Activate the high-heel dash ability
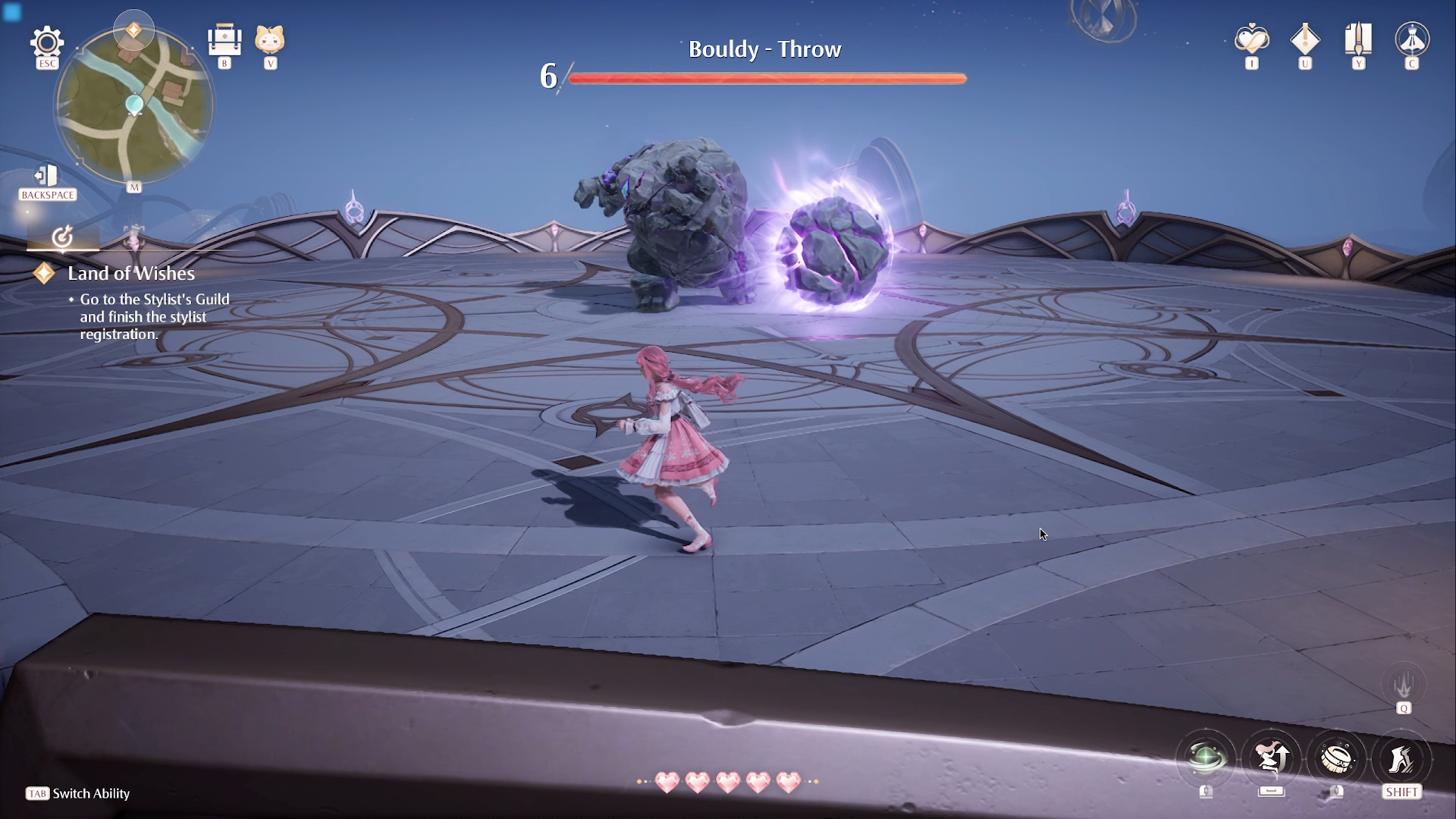 (x=1401, y=758)
